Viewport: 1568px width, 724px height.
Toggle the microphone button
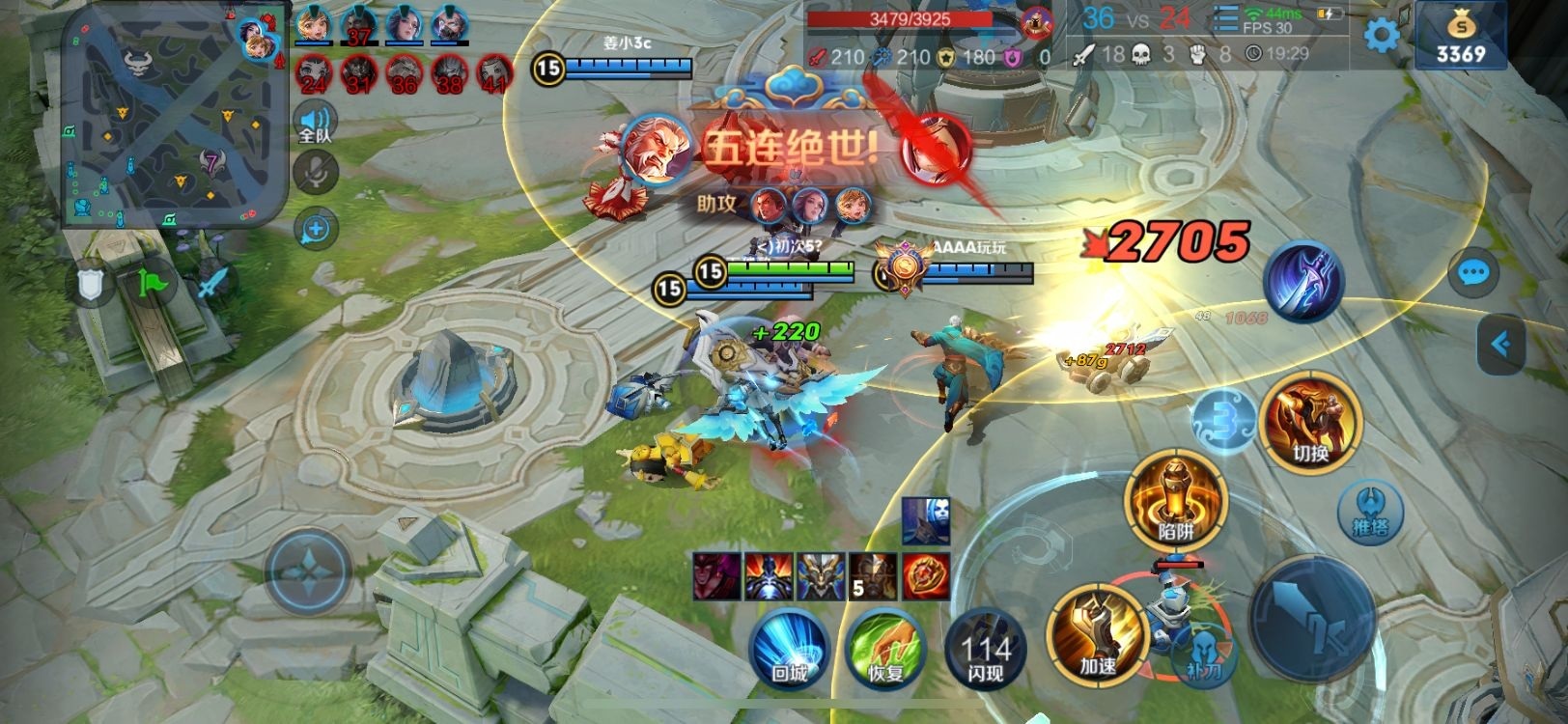(x=316, y=174)
